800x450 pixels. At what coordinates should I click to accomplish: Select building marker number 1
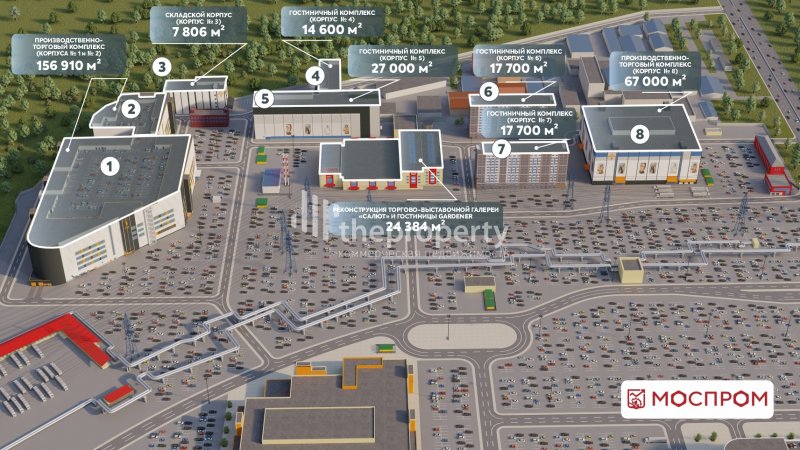click(x=111, y=160)
